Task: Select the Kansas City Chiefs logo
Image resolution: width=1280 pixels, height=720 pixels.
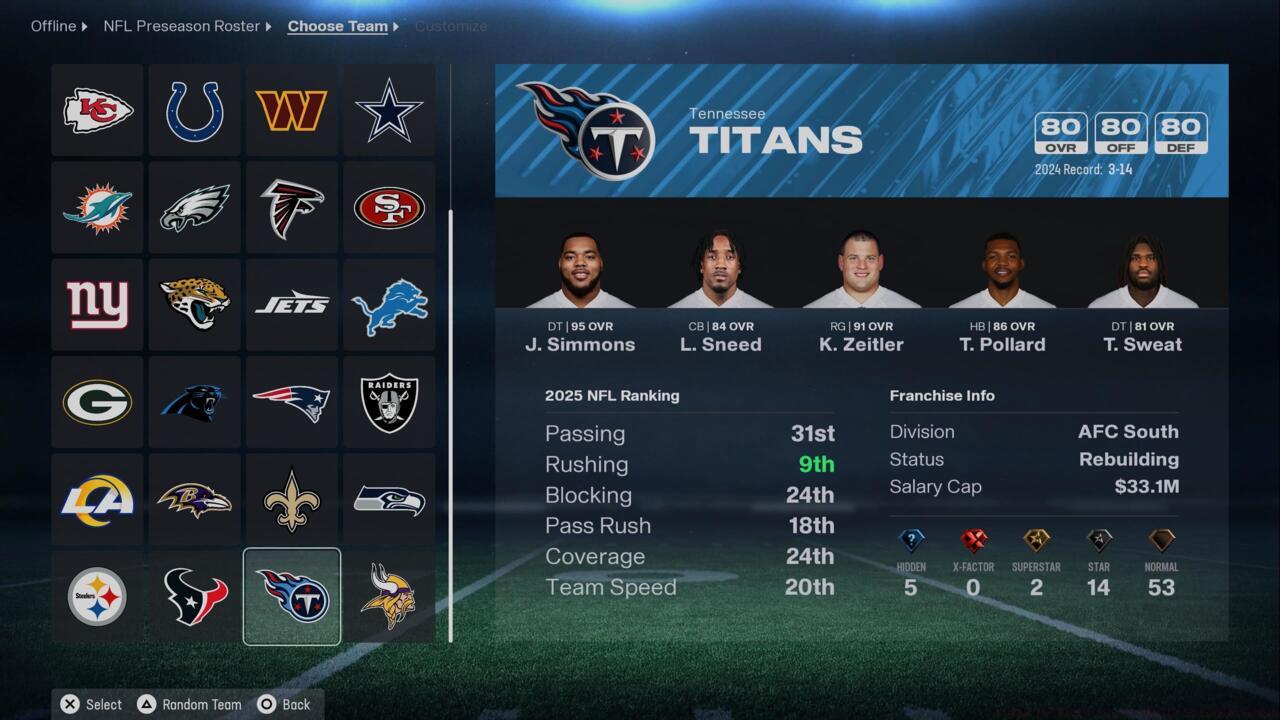Action: click(x=97, y=110)
